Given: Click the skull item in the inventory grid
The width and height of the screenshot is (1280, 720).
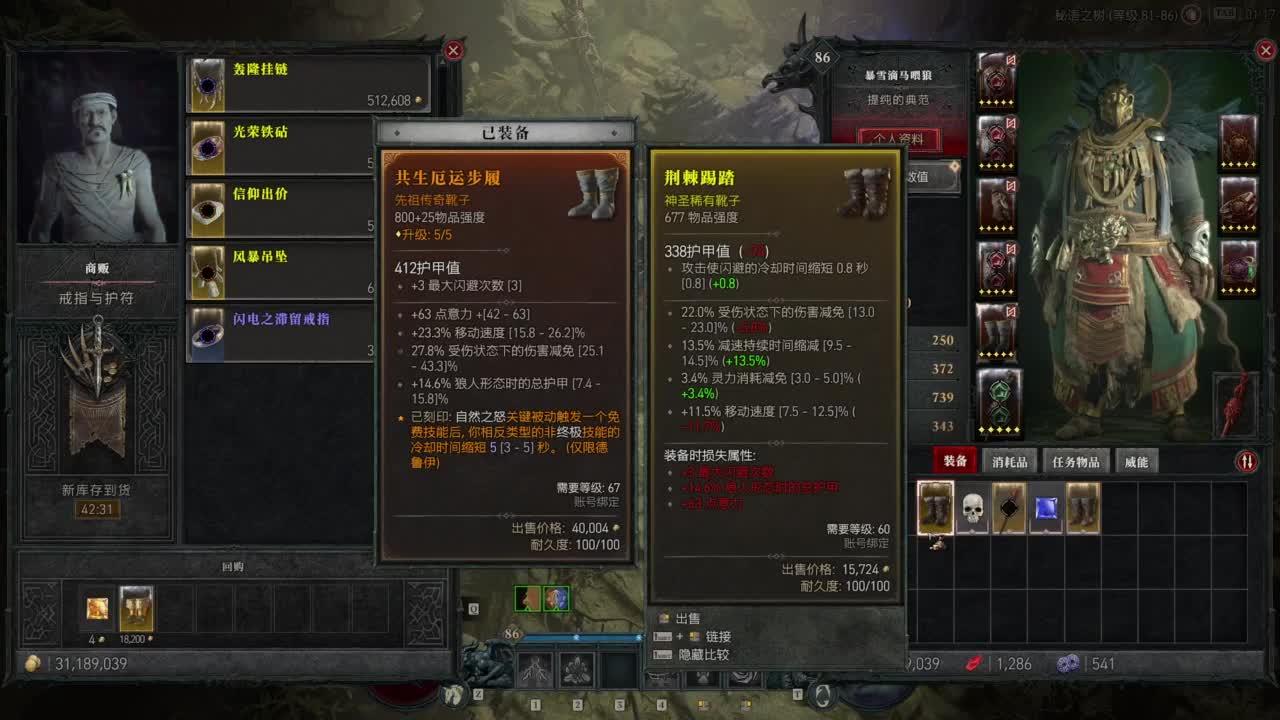Looking at the screenshot, I should click(x=971, y=508).
